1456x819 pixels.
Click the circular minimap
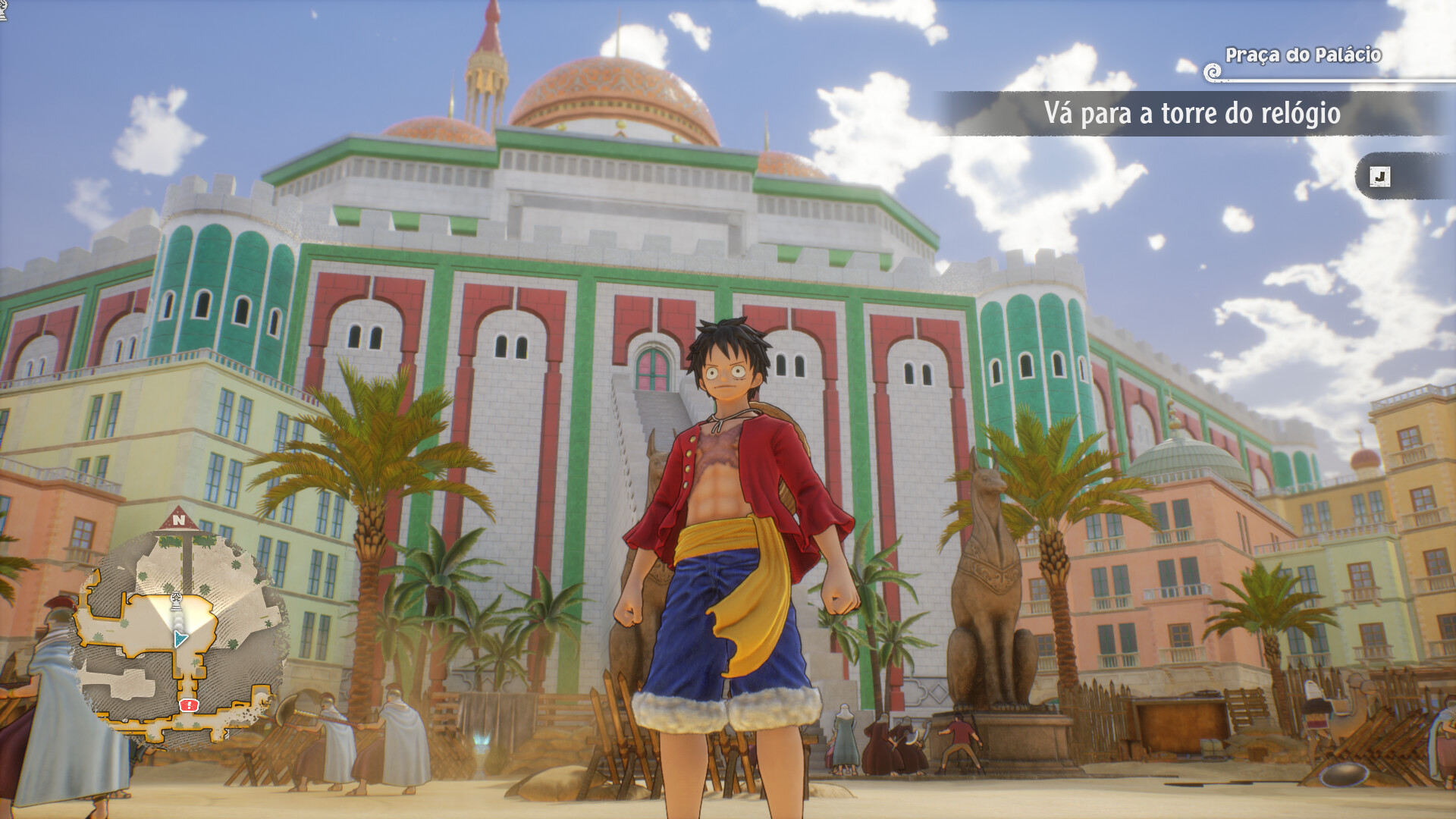coord(180,639)
